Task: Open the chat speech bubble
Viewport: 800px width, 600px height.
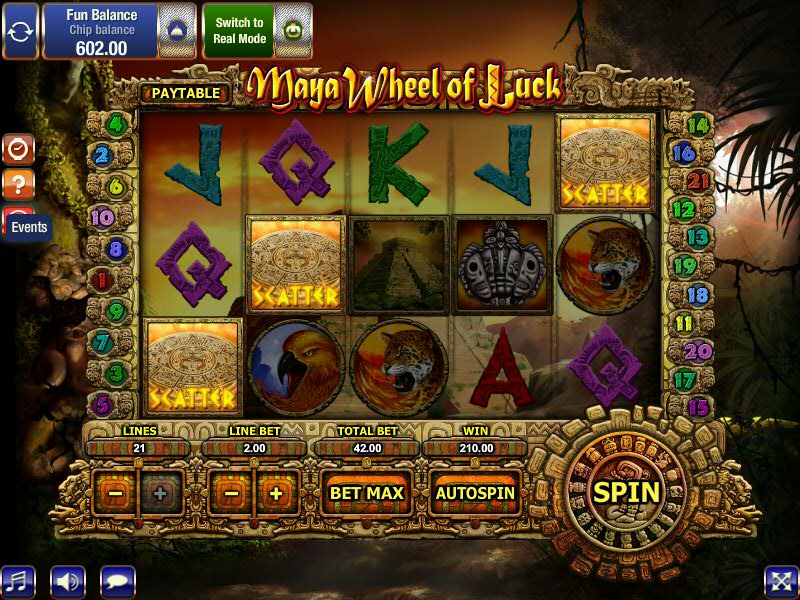Action: point(117,581)
